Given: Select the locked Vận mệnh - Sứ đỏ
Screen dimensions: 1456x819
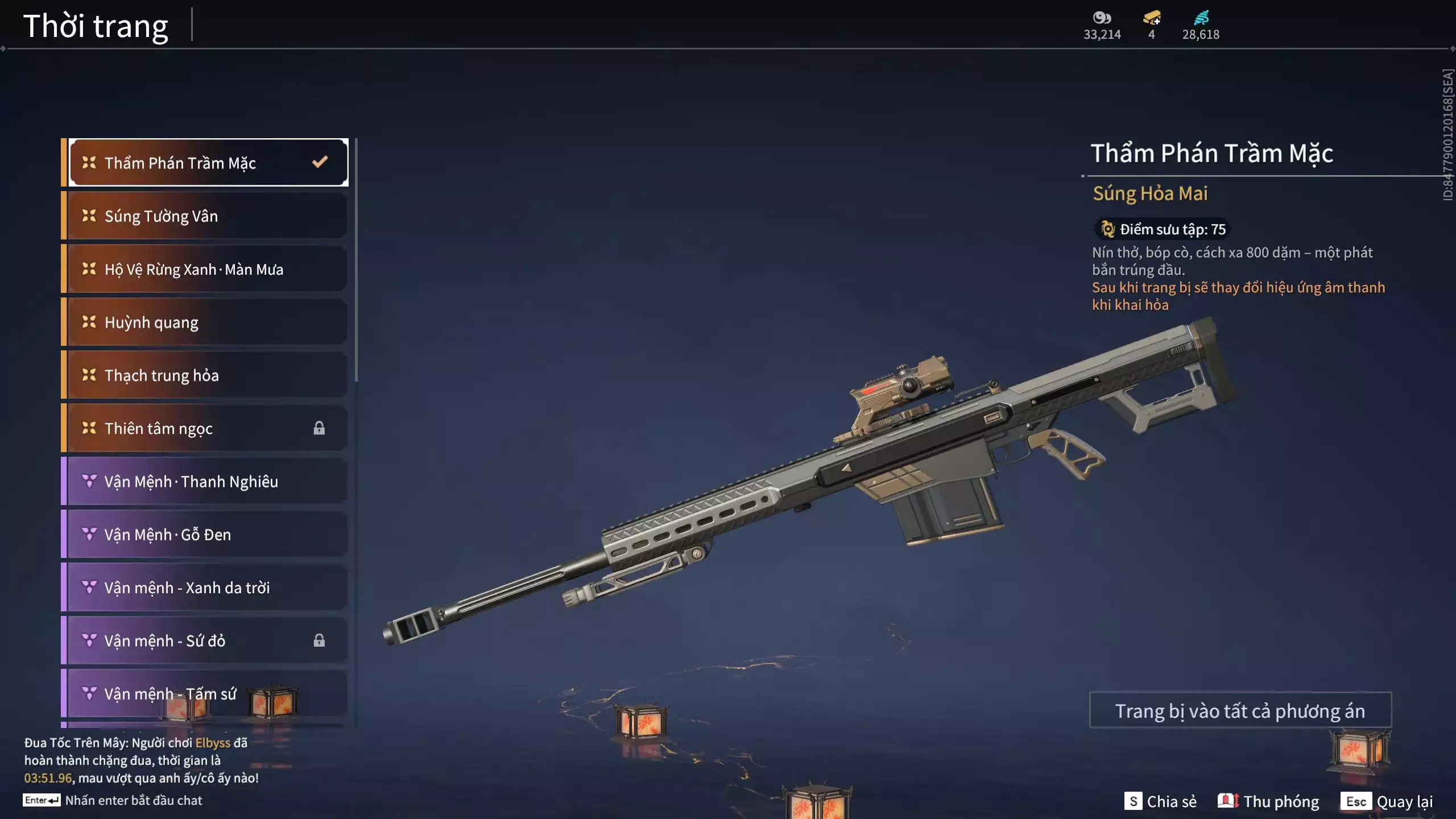Looking at the screenshot, I should click(207, 640).
